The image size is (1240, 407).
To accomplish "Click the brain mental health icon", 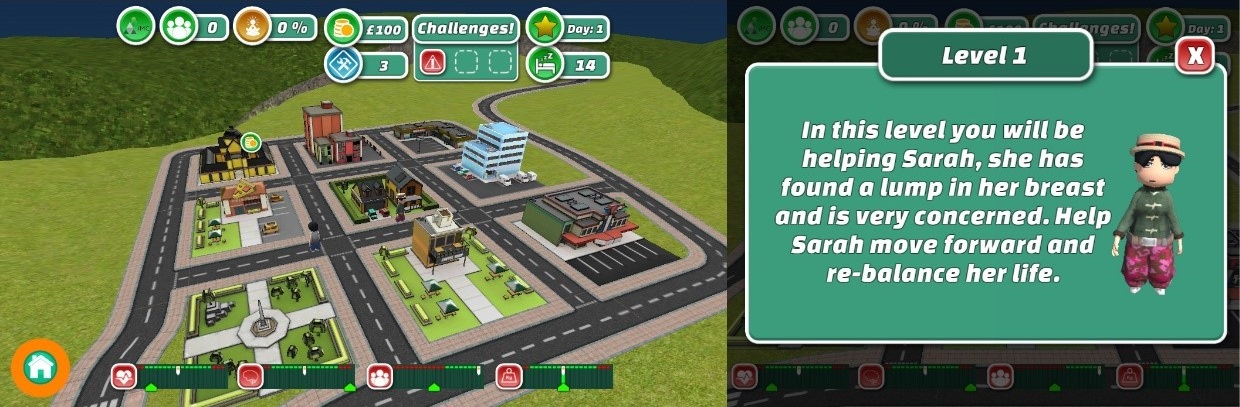I will pos(250,377).
